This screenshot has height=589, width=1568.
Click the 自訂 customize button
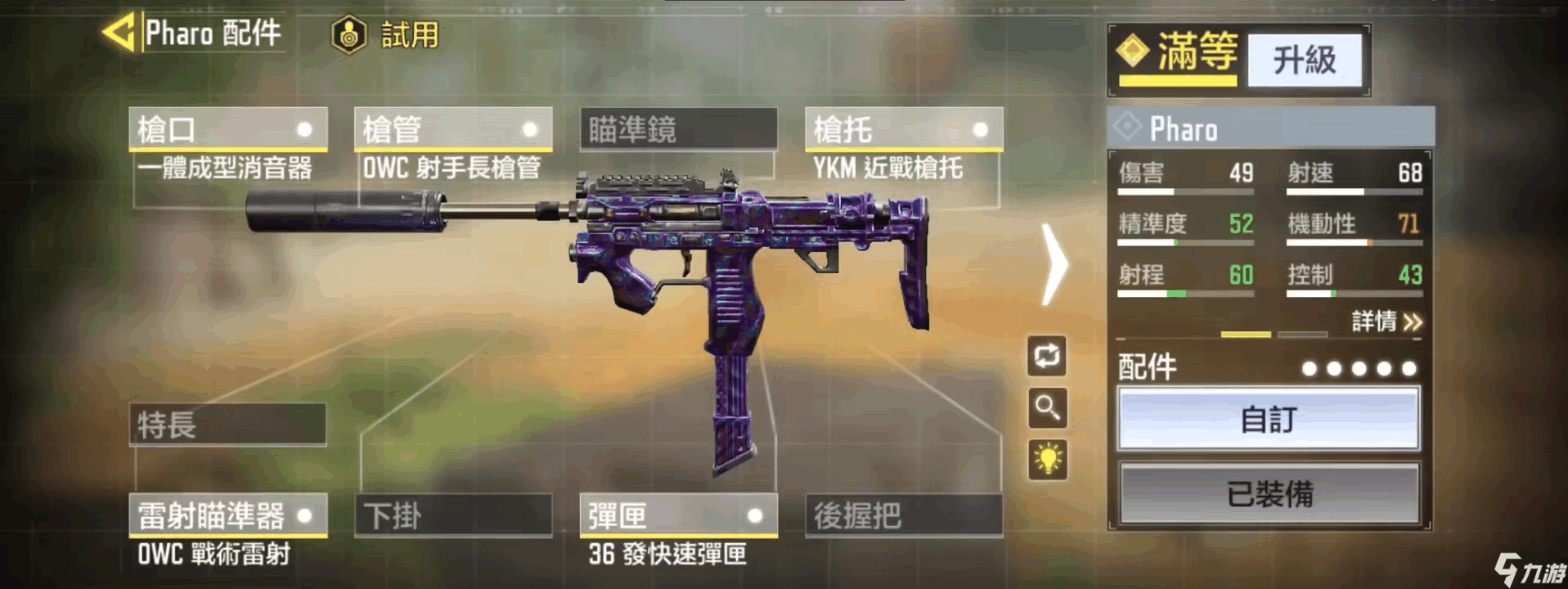pyautogui.click(x=1268, y=420)
